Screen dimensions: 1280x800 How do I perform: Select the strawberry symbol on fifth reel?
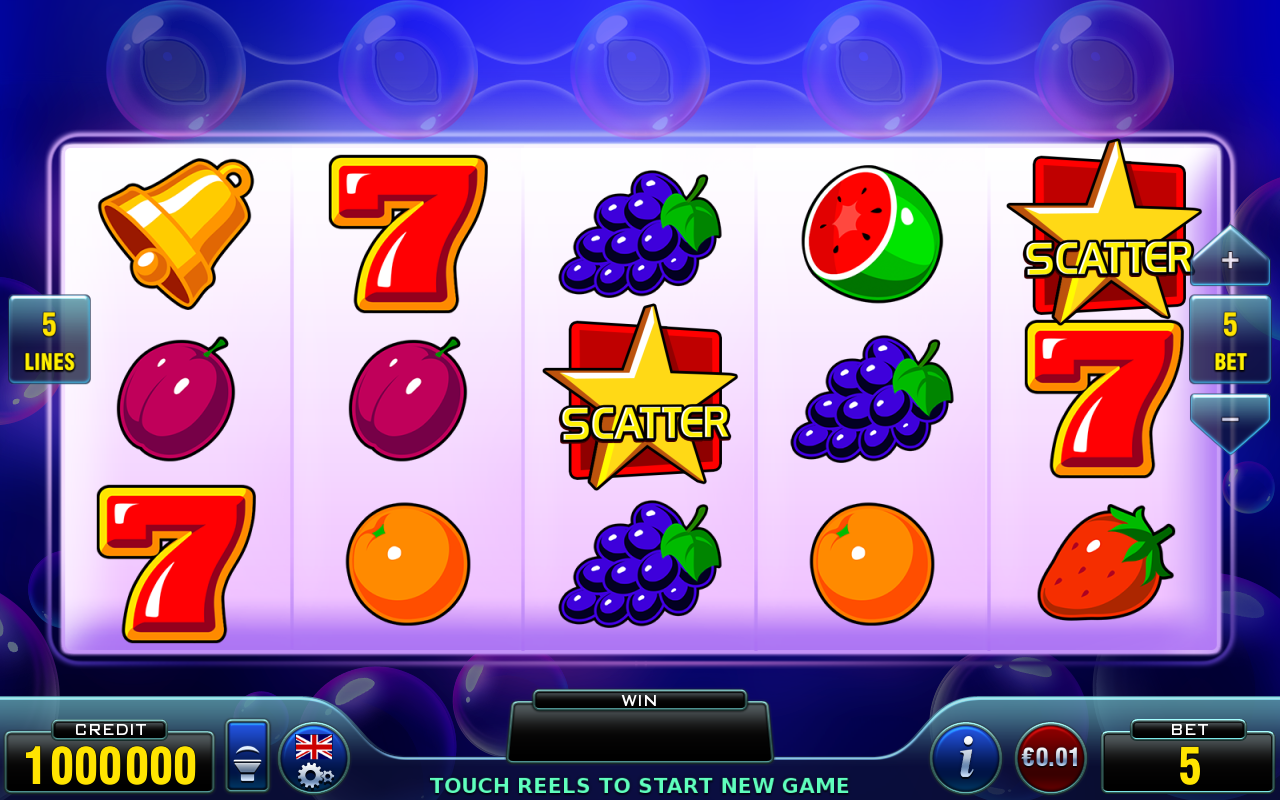[1105, 562]
